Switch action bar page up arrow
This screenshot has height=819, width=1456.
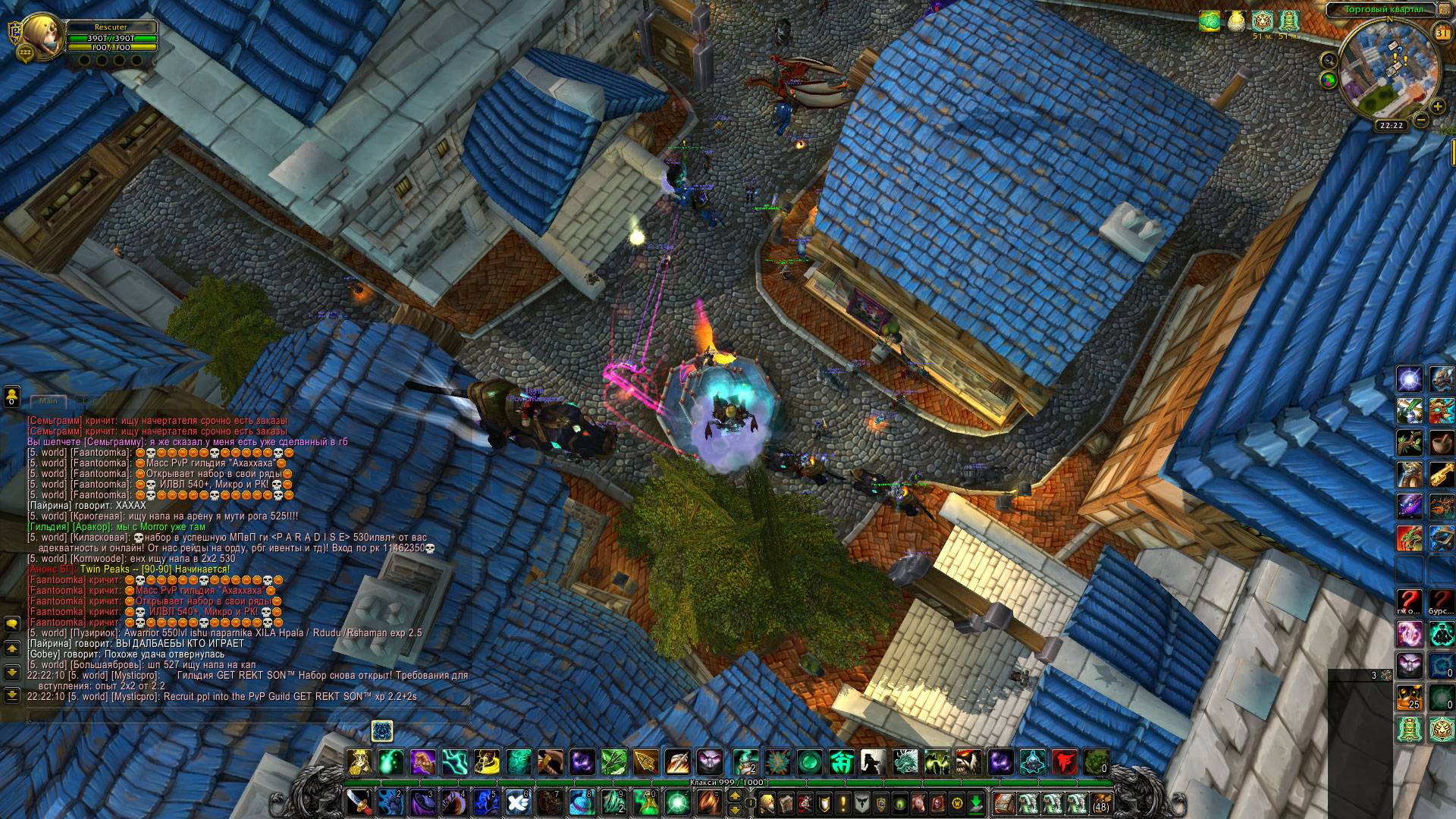pyautogui.click(x=734, y=795)
